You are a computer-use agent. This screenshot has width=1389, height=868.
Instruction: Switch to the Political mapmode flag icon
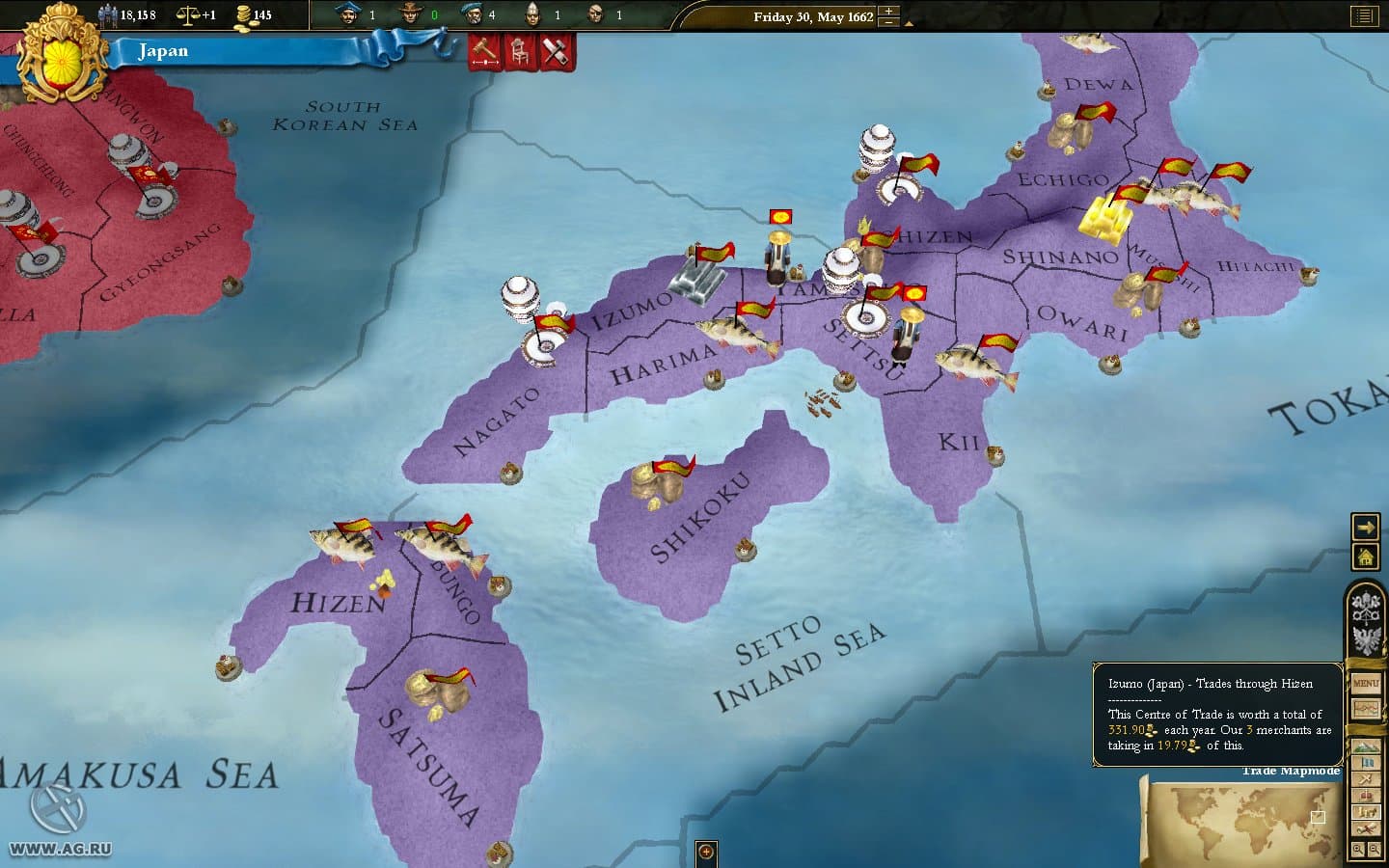pos(1365,763)
